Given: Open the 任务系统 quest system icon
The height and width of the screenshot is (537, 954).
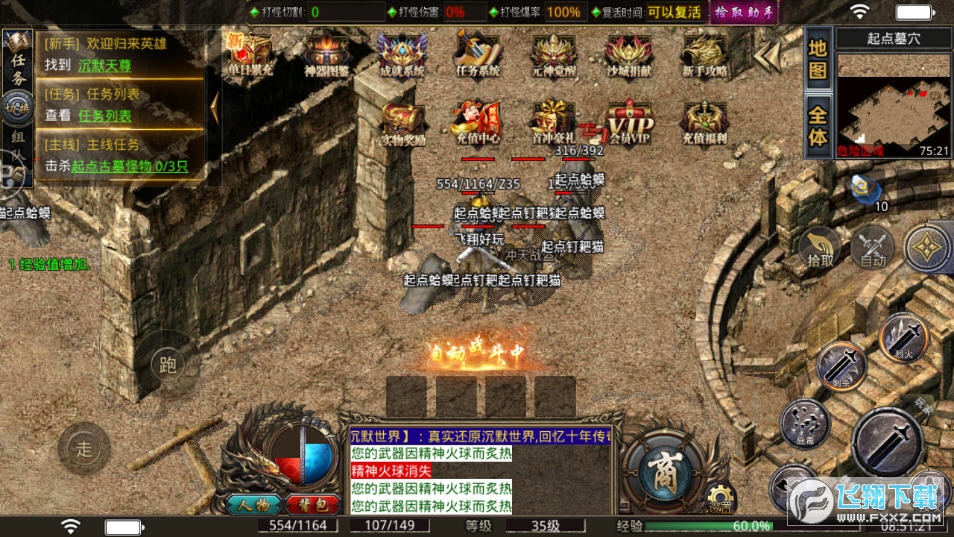Looking at the screenshot, I should click(478, 53).
